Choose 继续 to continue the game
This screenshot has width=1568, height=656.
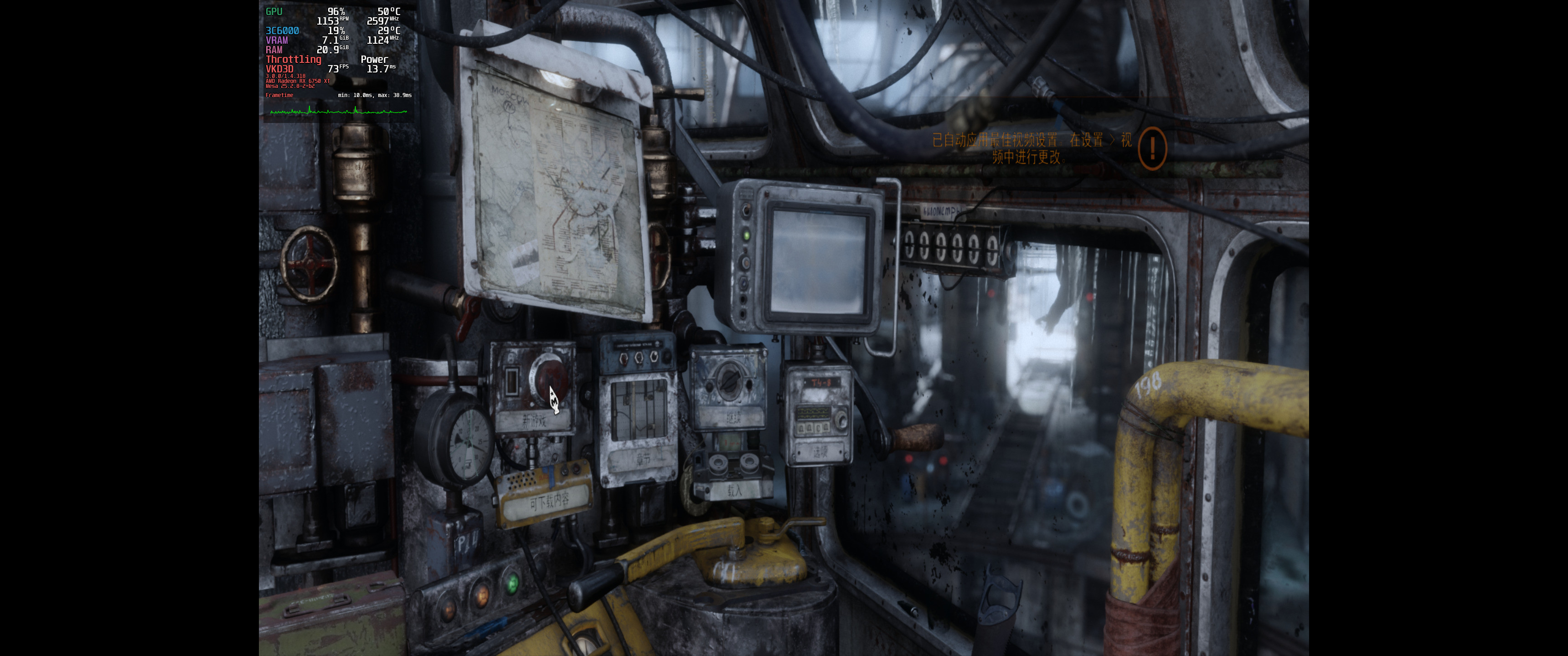[x=732, y=418]
